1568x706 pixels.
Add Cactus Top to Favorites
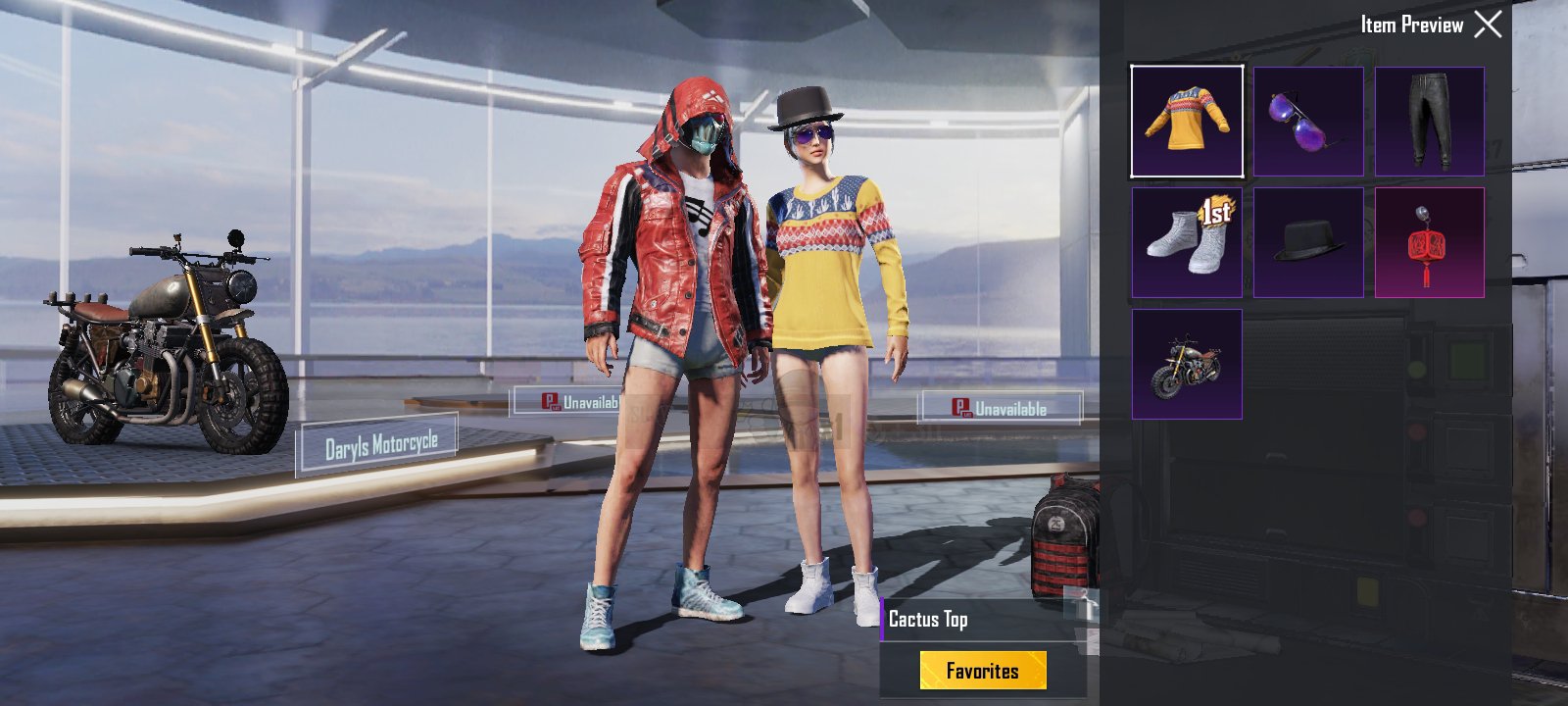pos(983,671)
